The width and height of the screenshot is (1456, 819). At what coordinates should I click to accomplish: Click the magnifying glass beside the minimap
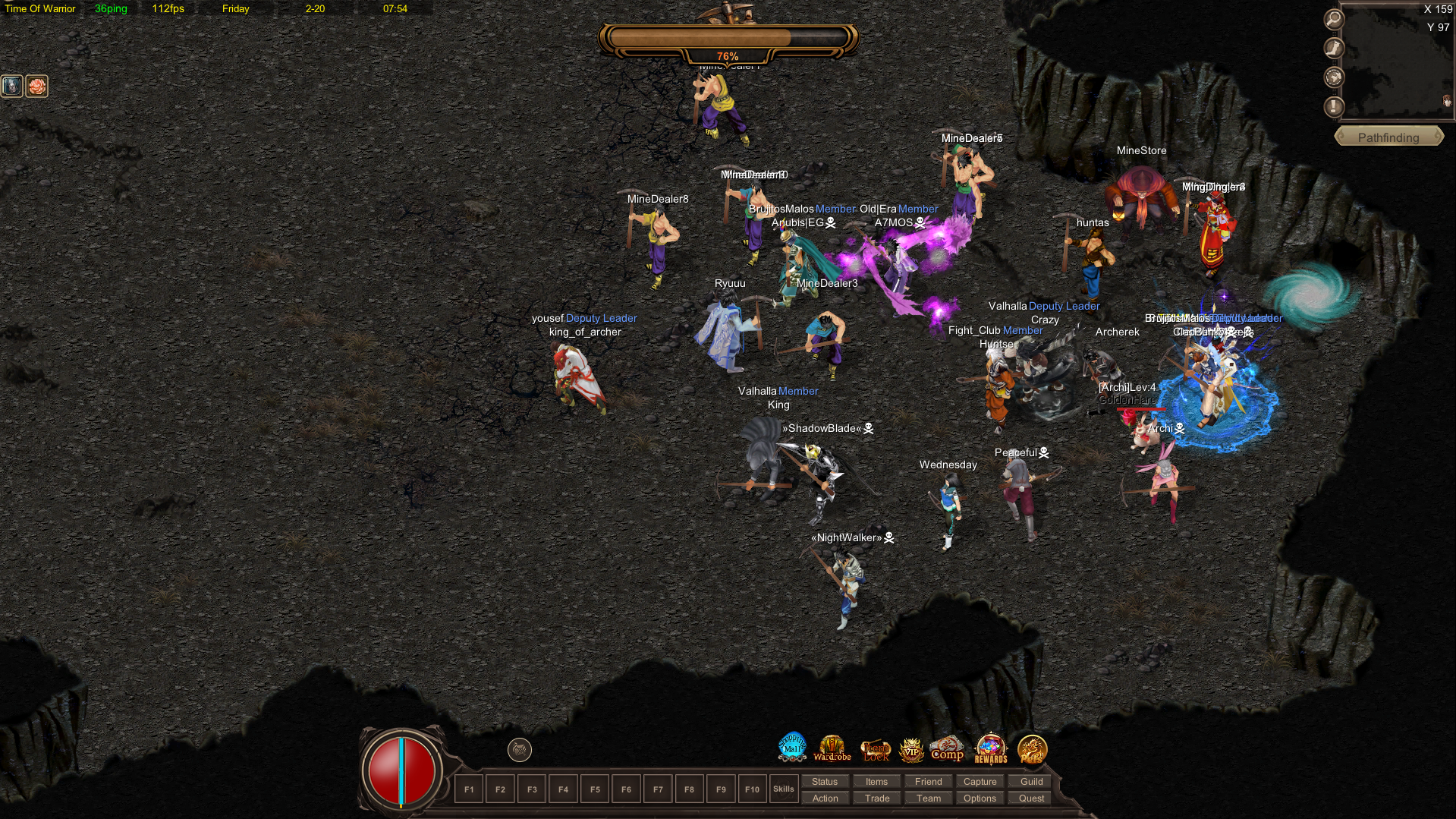(x=1334, y=19)
